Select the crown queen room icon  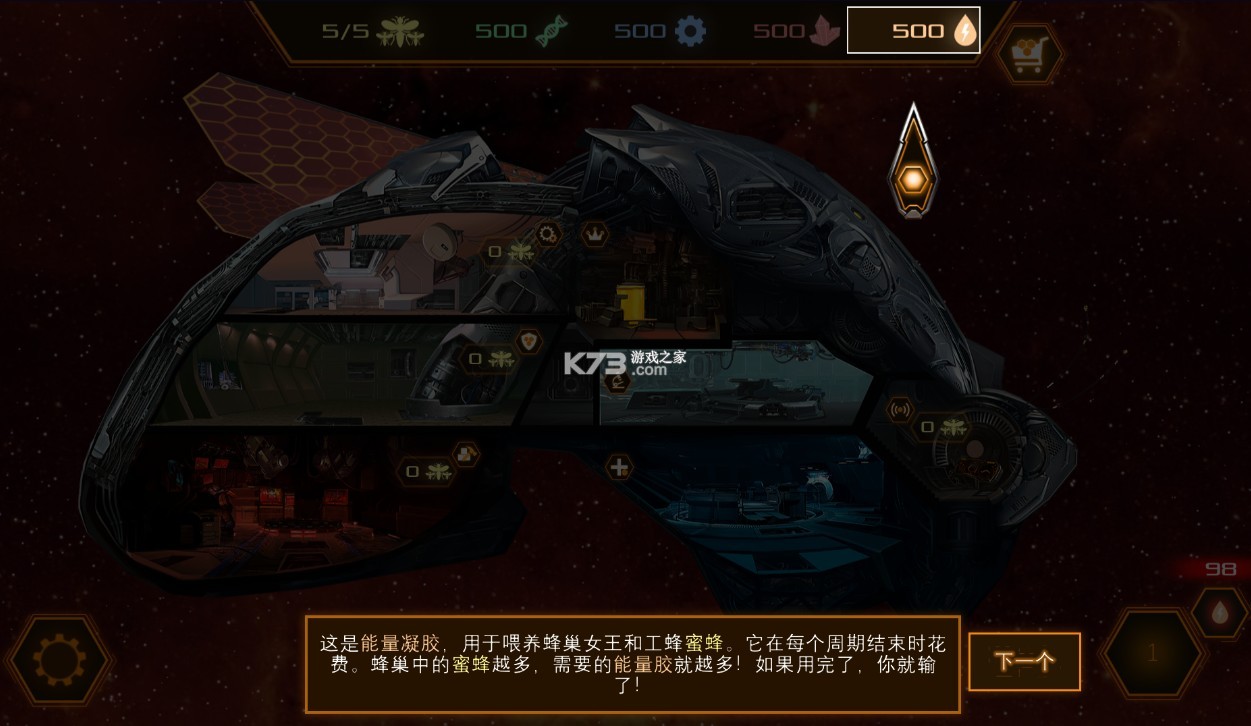point(595,234)
